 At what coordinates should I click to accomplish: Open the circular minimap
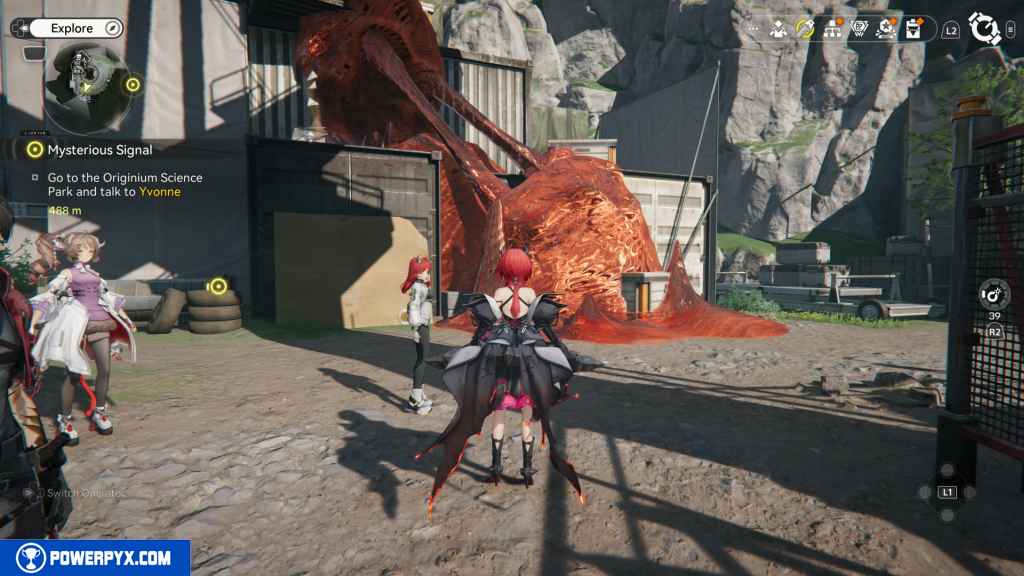[85, 87]
